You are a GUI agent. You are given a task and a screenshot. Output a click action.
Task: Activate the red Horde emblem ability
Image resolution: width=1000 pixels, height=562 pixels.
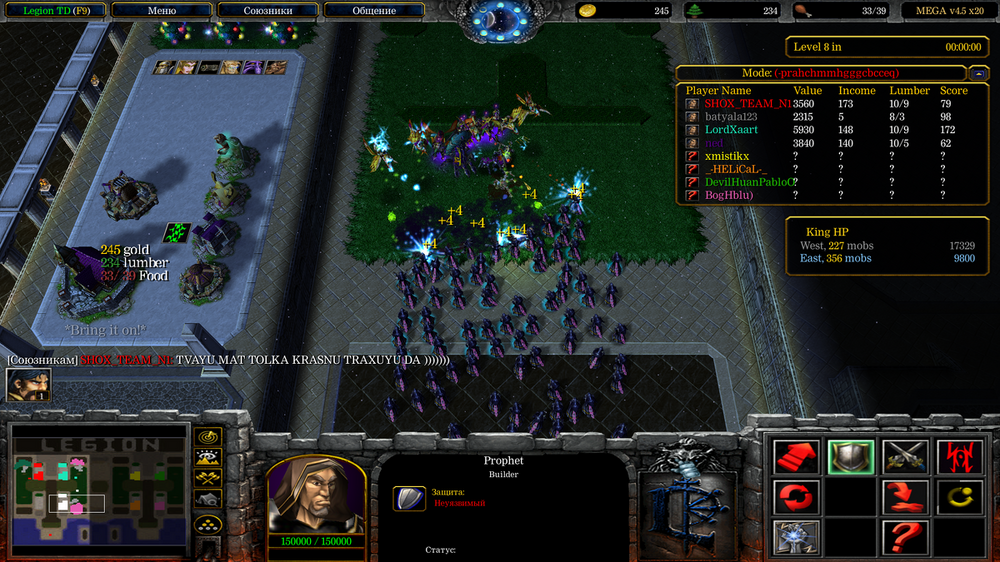pyautogui.click(x=959, y=458)
